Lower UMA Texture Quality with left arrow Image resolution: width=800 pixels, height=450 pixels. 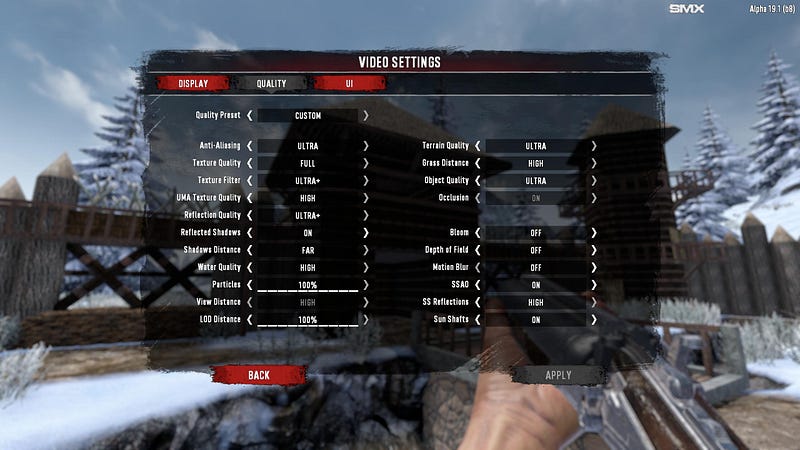(x=250, y=198)
